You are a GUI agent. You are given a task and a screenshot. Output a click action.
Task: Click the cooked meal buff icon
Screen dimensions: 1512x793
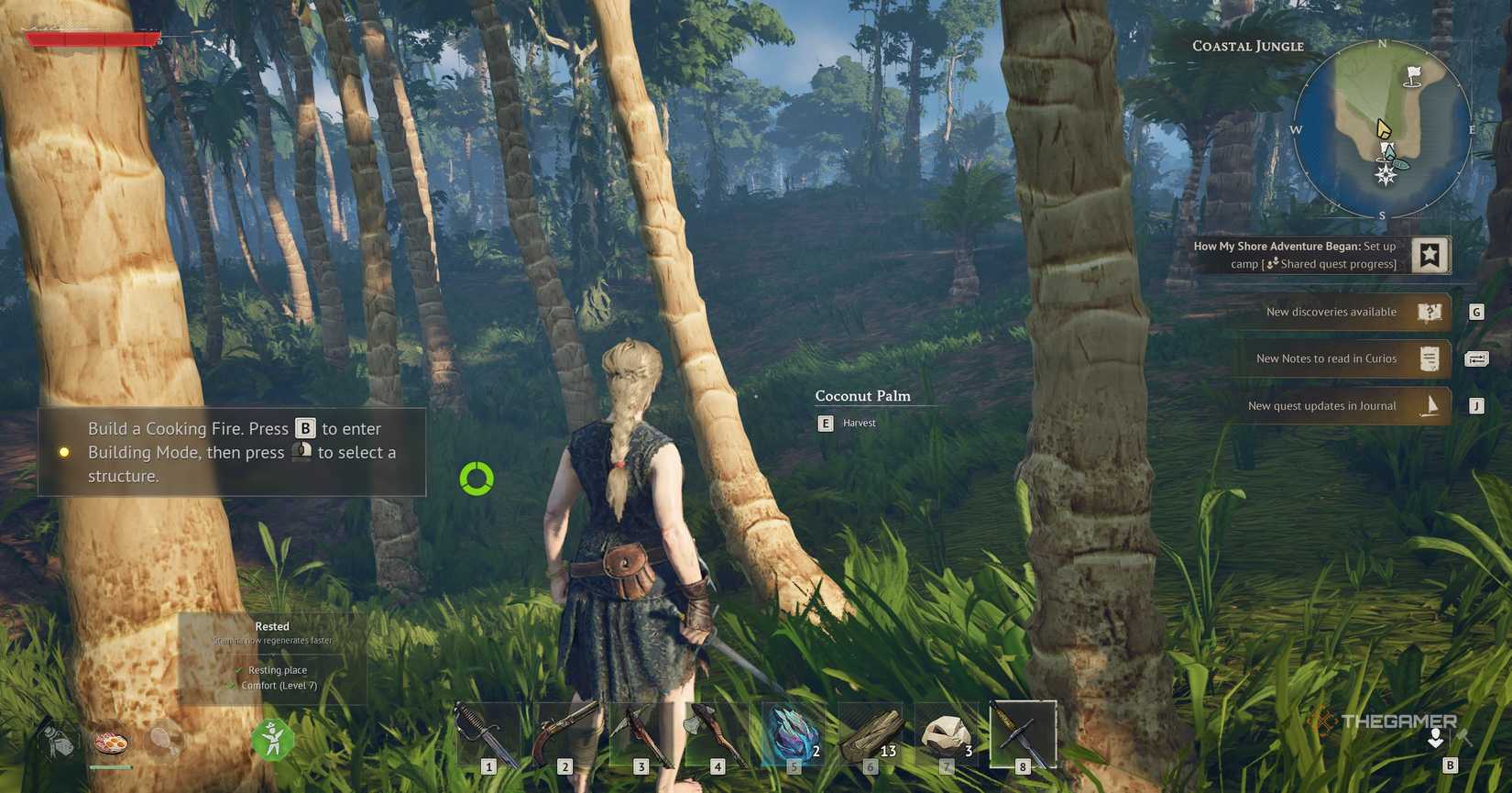point(112,744)
